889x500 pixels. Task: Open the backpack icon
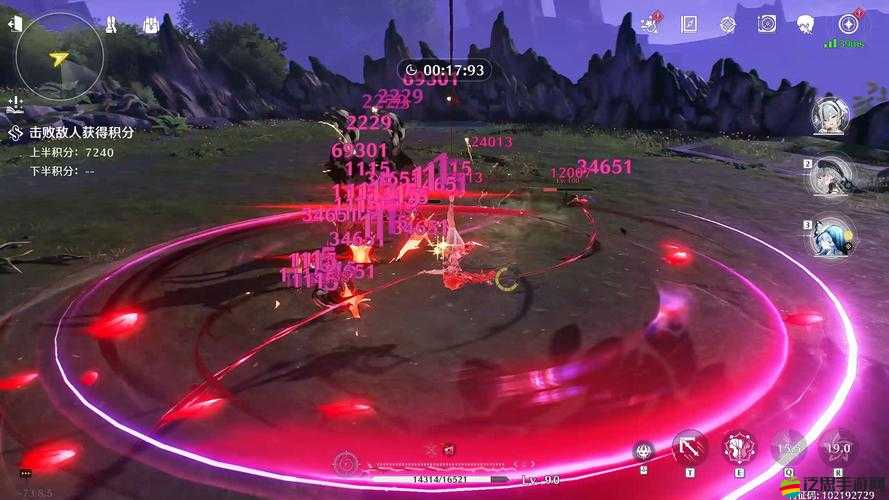coord(151,24)
